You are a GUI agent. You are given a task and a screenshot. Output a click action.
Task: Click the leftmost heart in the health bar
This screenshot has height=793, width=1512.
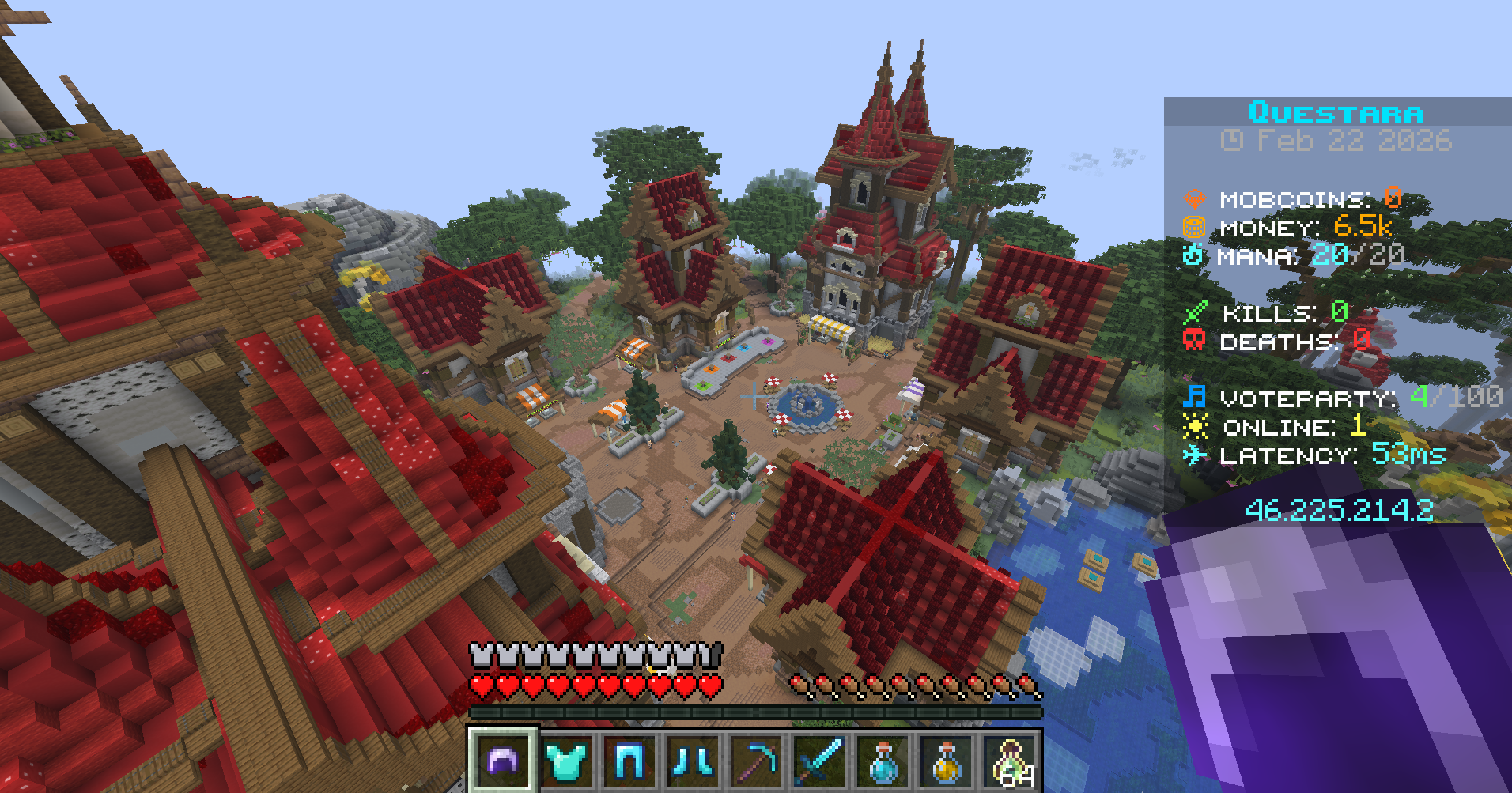480,685
